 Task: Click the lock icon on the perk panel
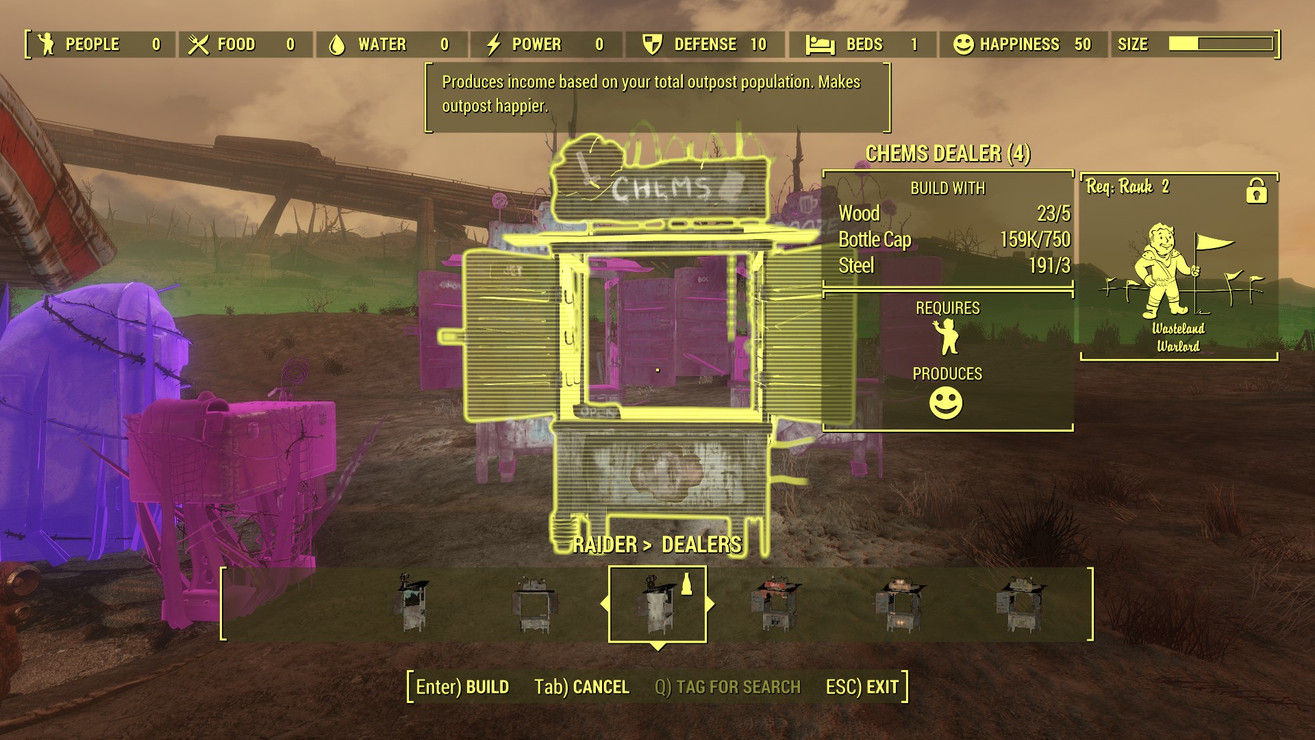tap(1258, 189)
